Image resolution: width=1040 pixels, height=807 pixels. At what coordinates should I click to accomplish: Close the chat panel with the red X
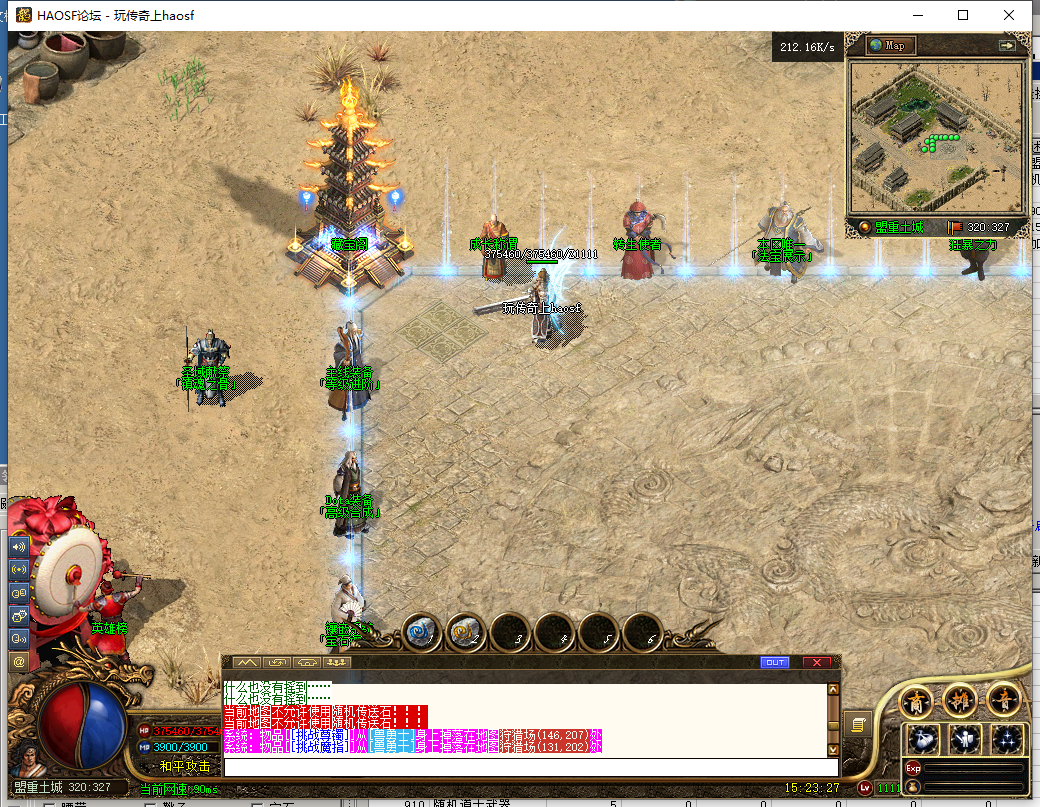click(817, 662)
